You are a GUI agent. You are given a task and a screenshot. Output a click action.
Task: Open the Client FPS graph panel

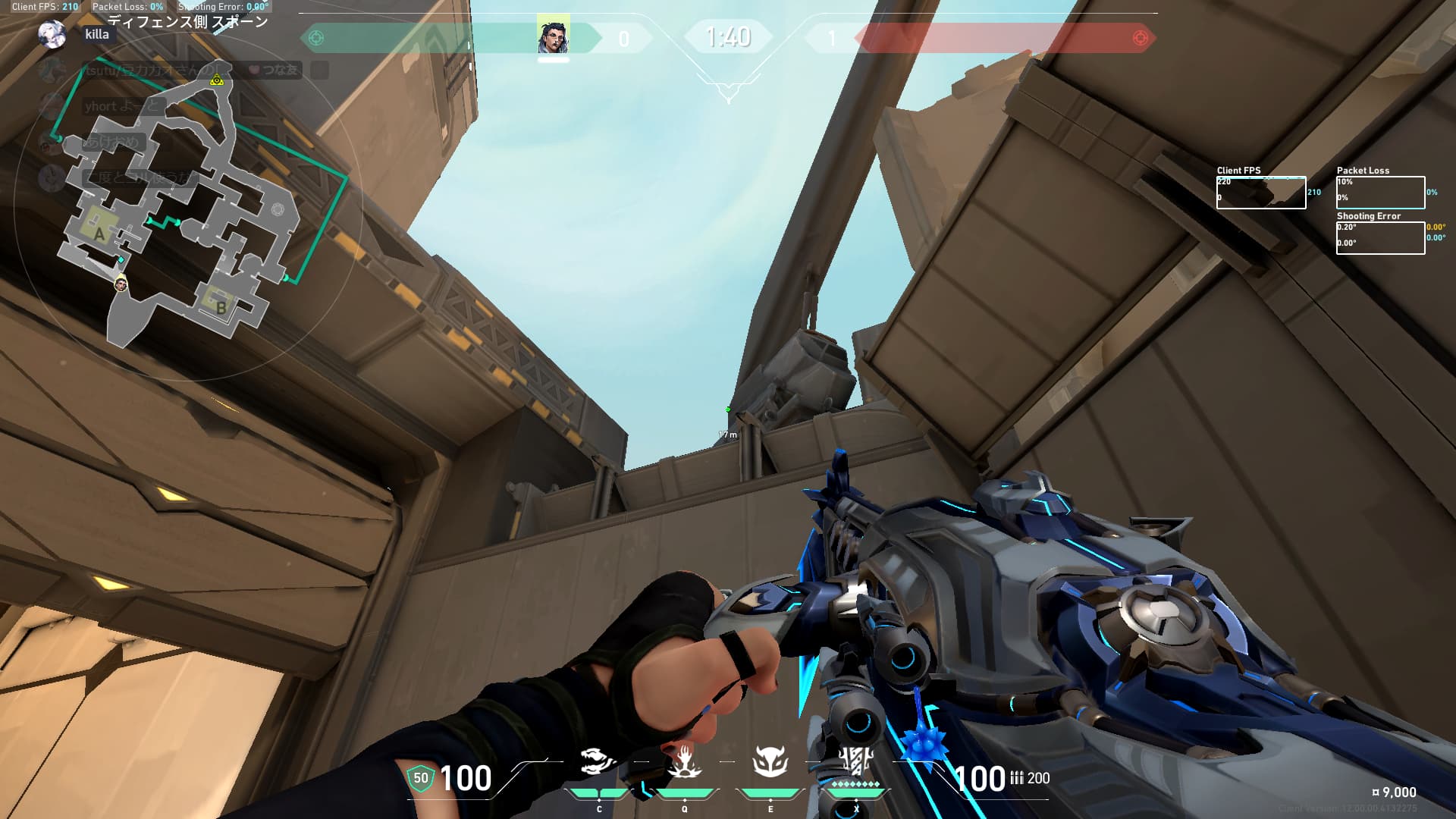point(1260,193)
